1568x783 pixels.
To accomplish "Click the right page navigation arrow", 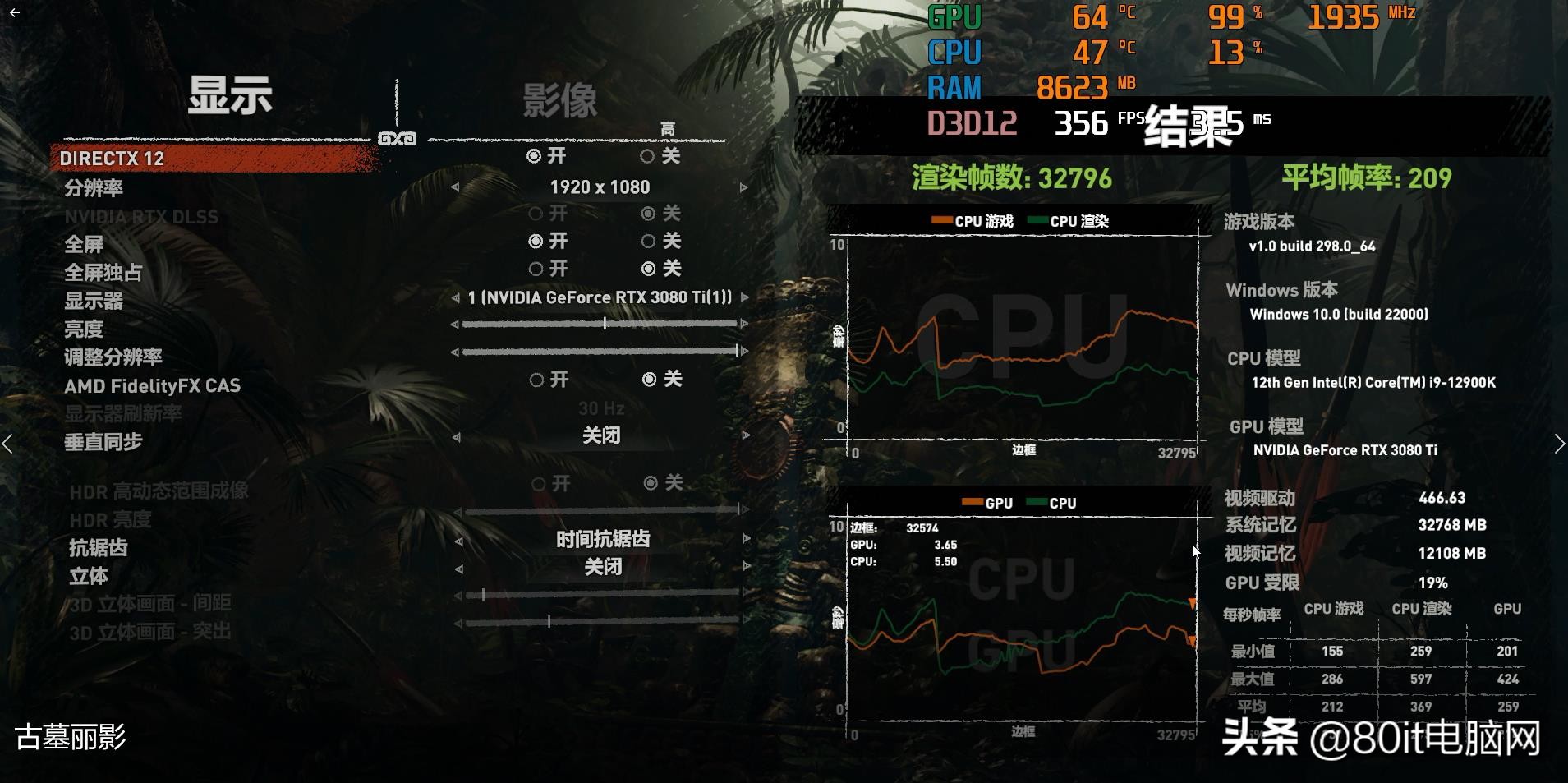I will point(1559,444).
